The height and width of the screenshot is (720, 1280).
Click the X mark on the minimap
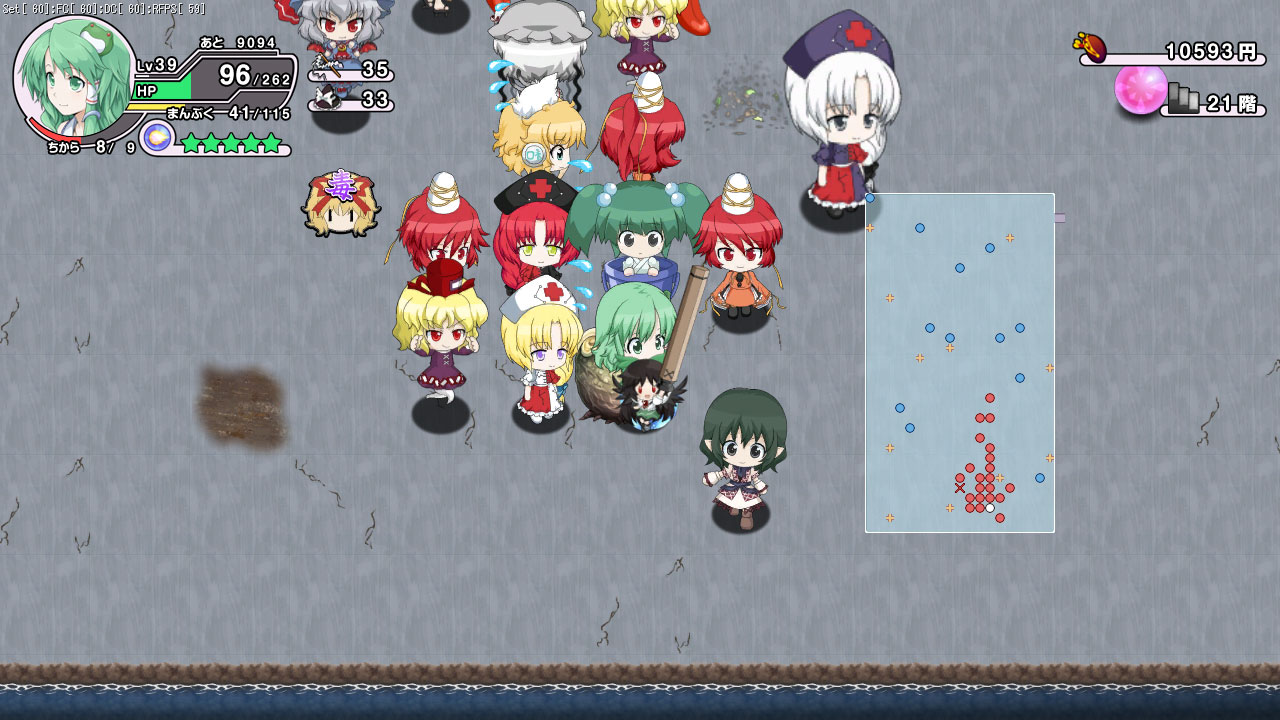coord(960,487)
